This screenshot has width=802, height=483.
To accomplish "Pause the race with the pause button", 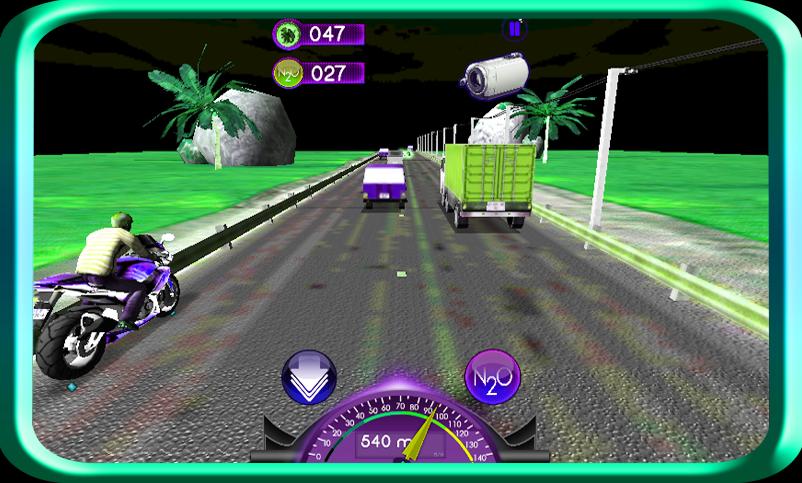I will (x=514, y=30).
